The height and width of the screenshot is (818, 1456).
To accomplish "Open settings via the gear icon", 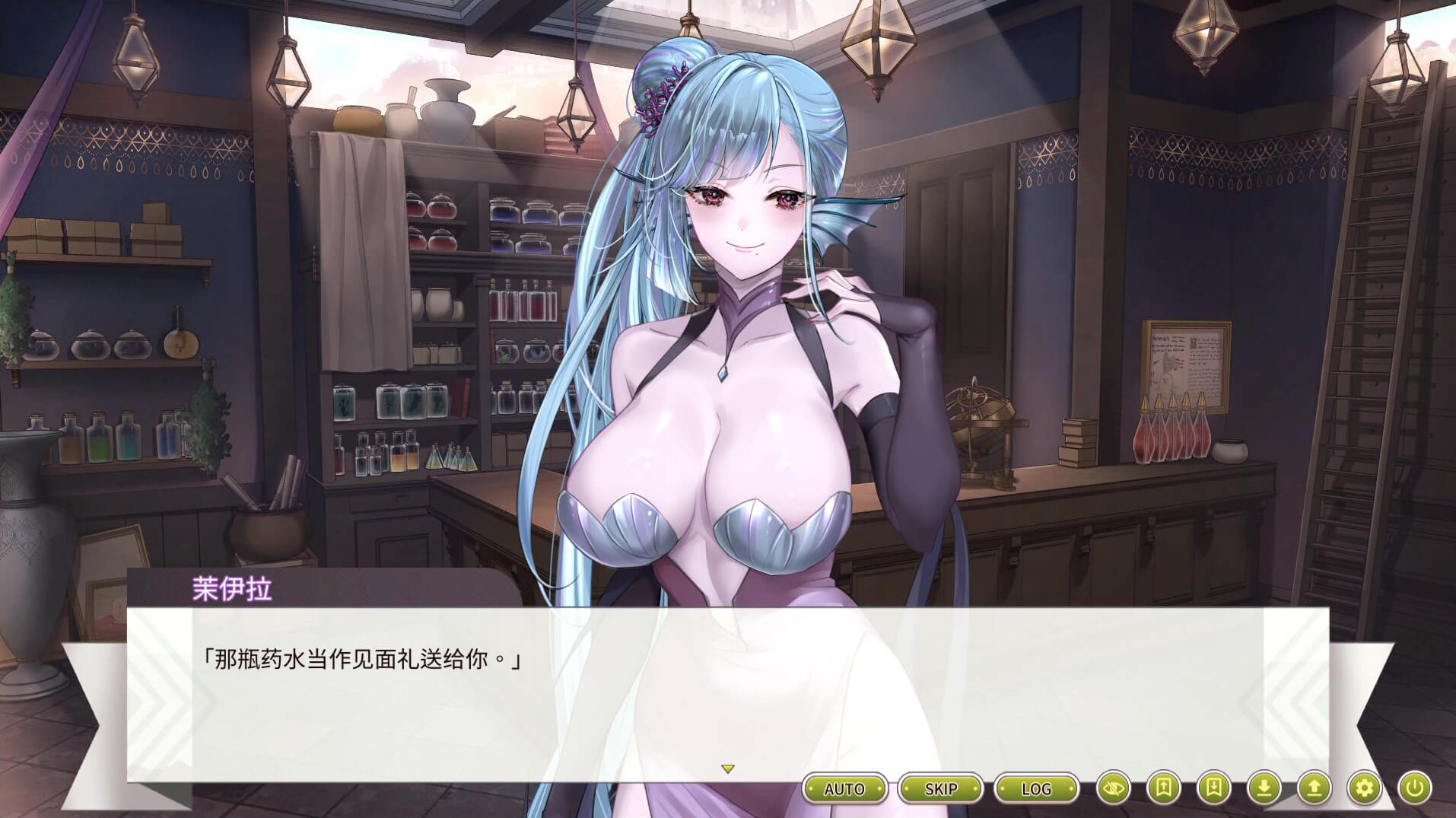I will coord(1365,788).
